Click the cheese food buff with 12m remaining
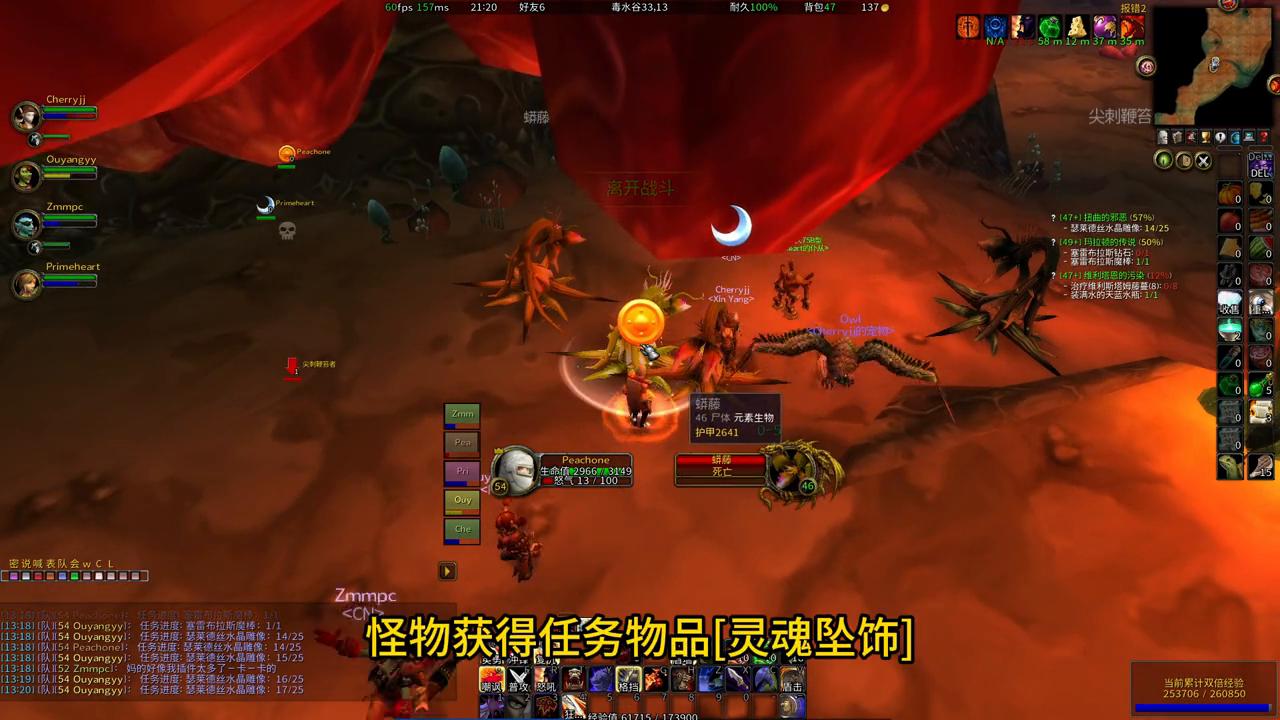 [x=1075, y=25]
